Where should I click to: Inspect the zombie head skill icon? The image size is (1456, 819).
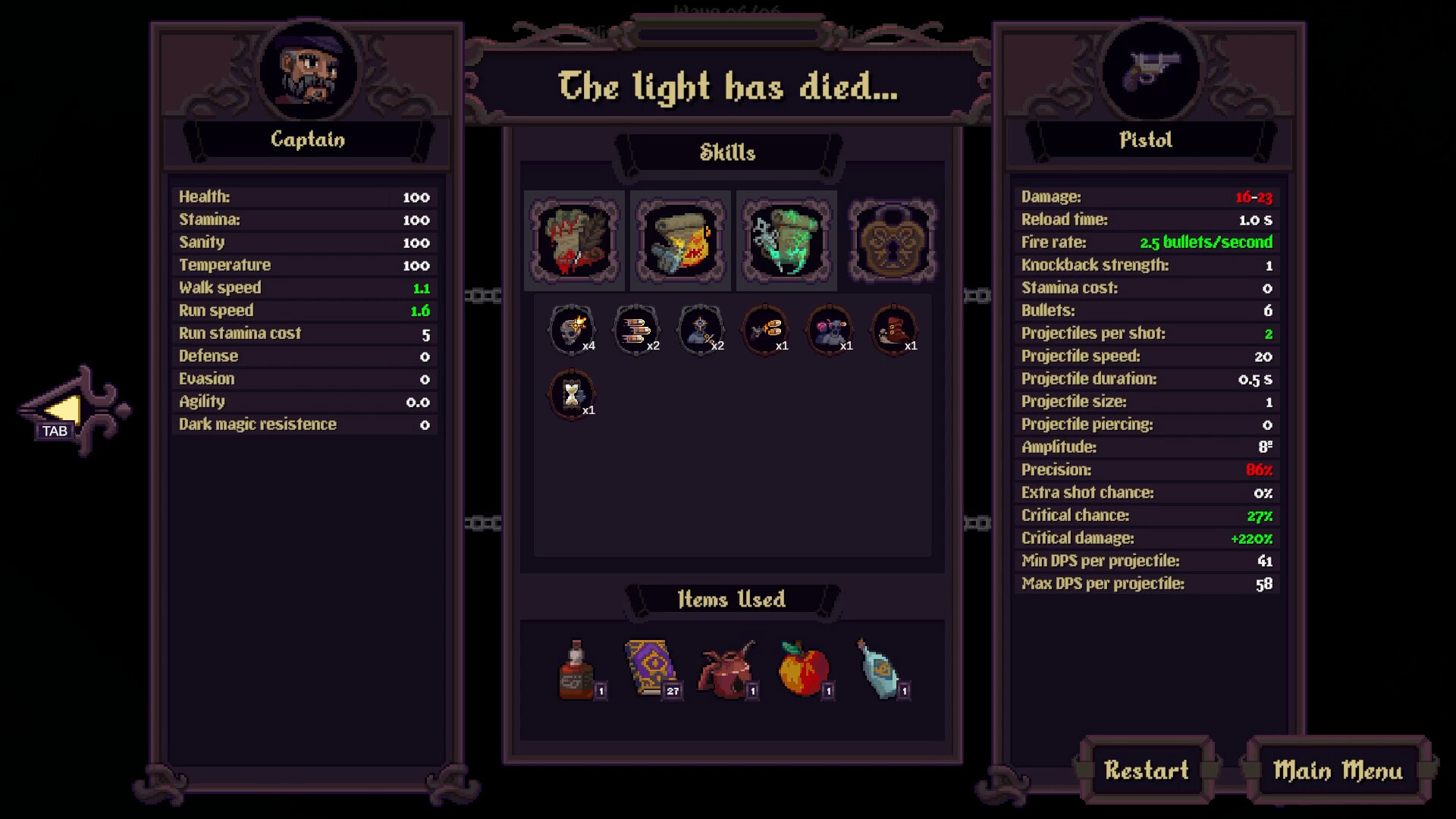pyautogui.click(x=830, y=328)
